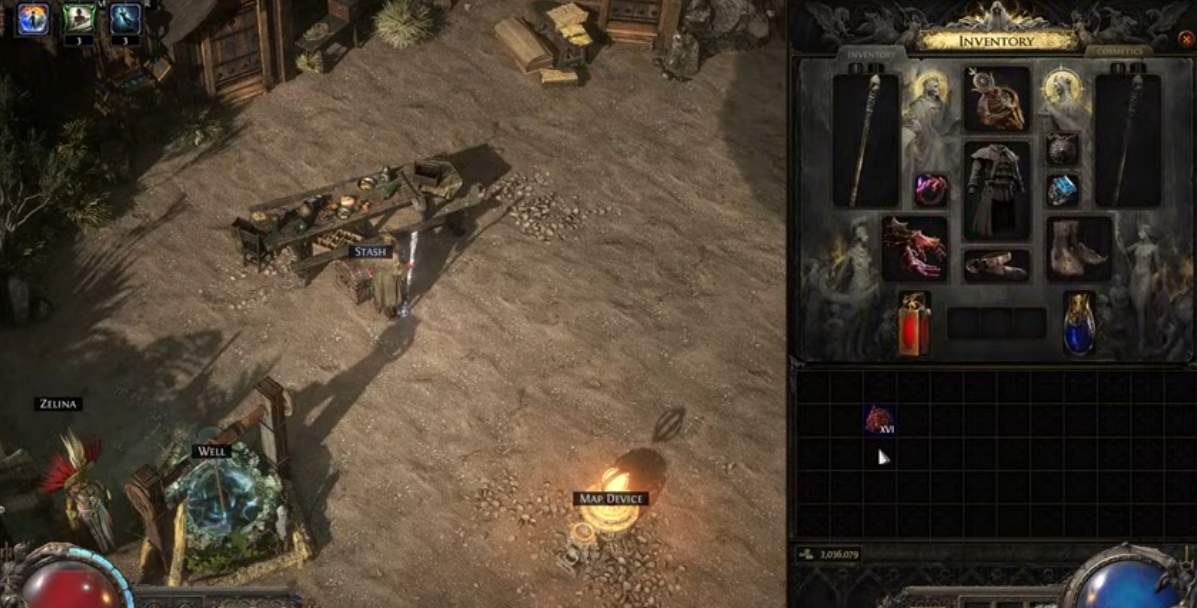Select the red life flask
The image size is (1197, 608).
pyautogui.click(x=914, y=324)
